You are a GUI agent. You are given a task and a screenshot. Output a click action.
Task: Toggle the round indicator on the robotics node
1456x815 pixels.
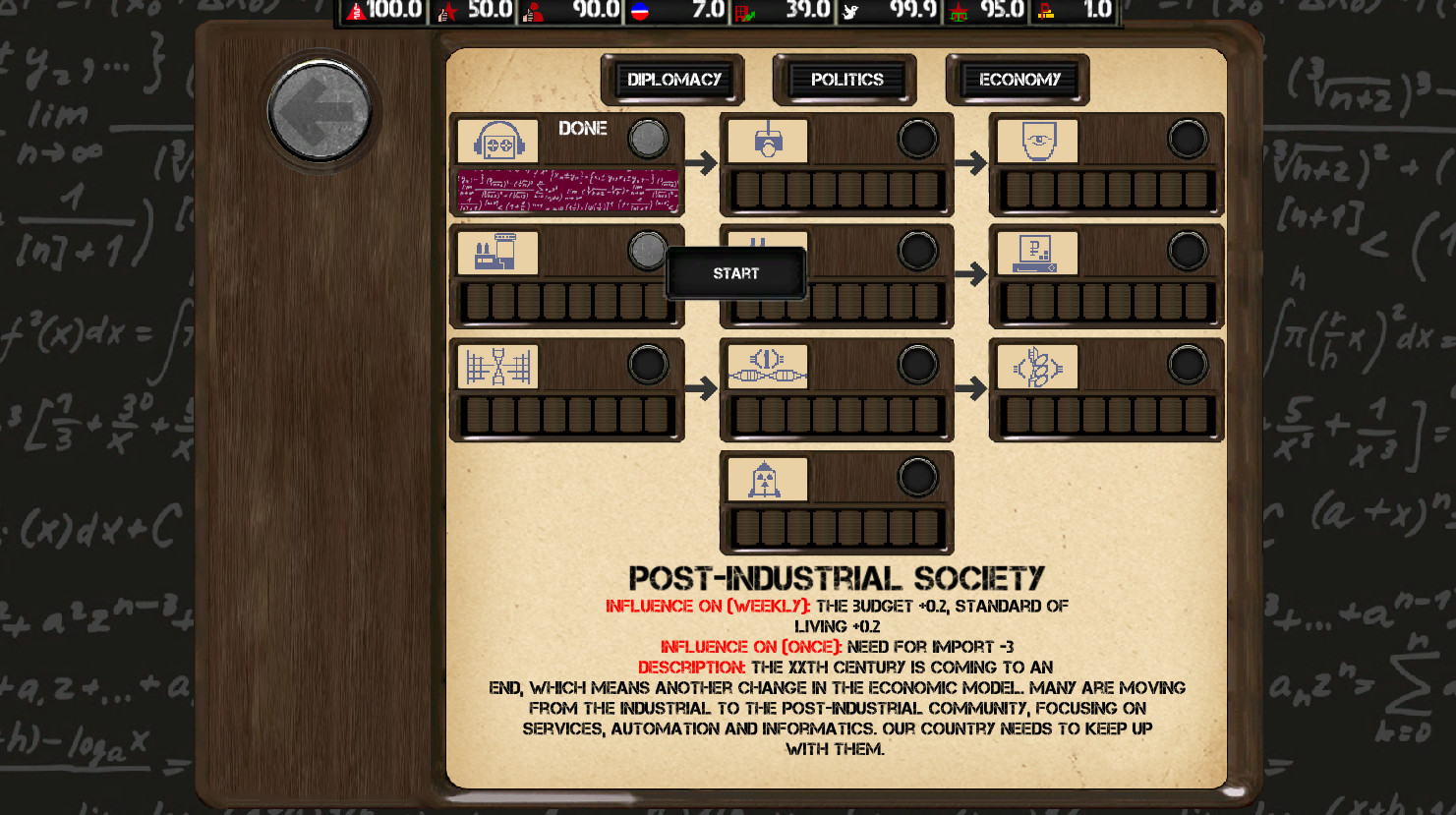pos(916,140)
